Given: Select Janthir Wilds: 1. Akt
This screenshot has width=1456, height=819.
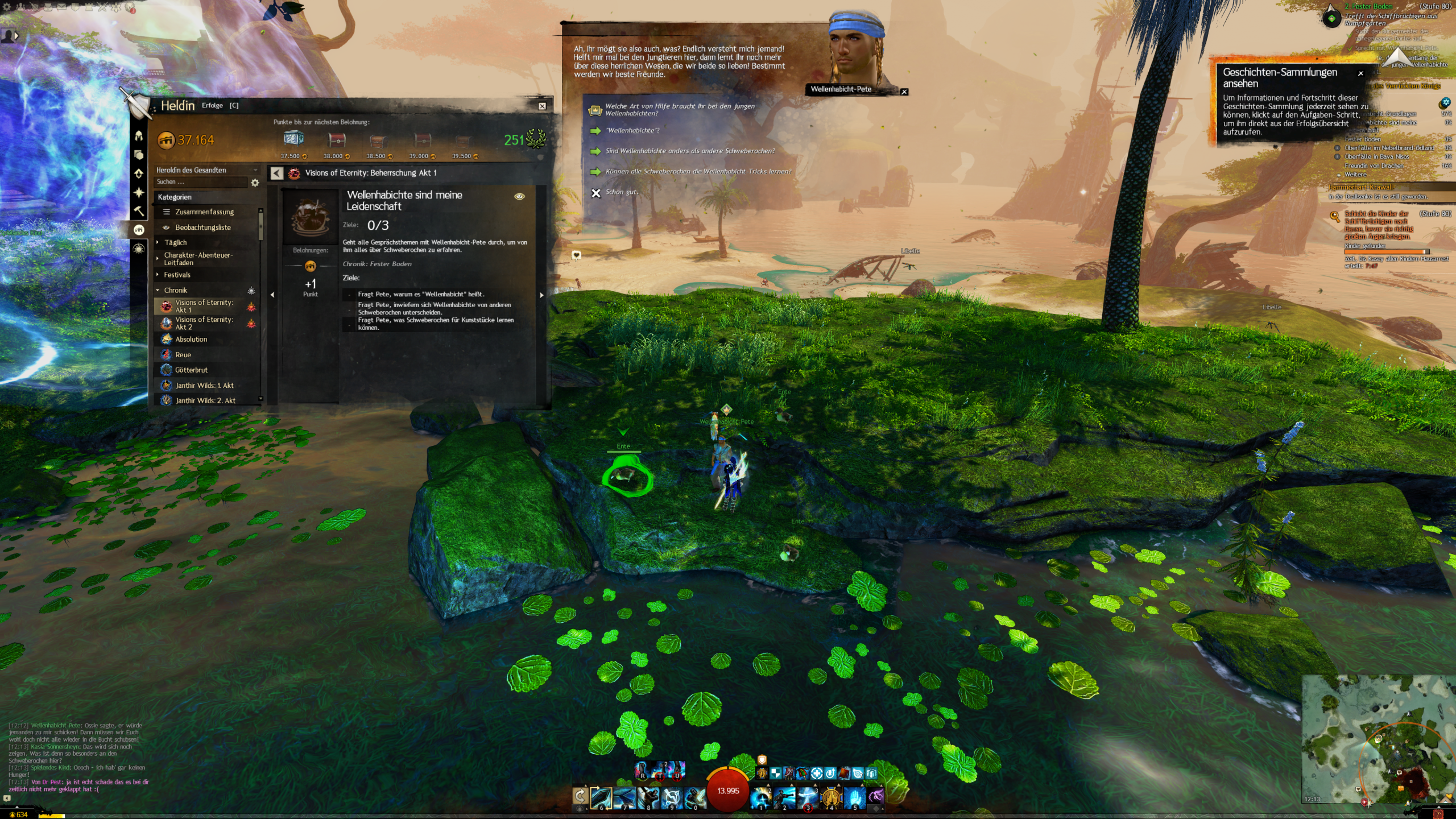Looking at the screenshot, I should (204, 385).
